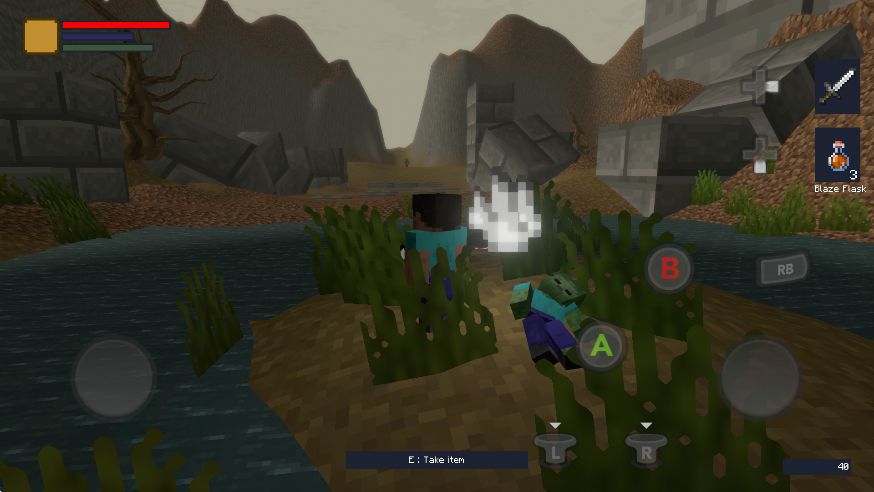The image size is (874, 492).
Task: Tap the RB shoulder touch button
Action: point(782,268)
